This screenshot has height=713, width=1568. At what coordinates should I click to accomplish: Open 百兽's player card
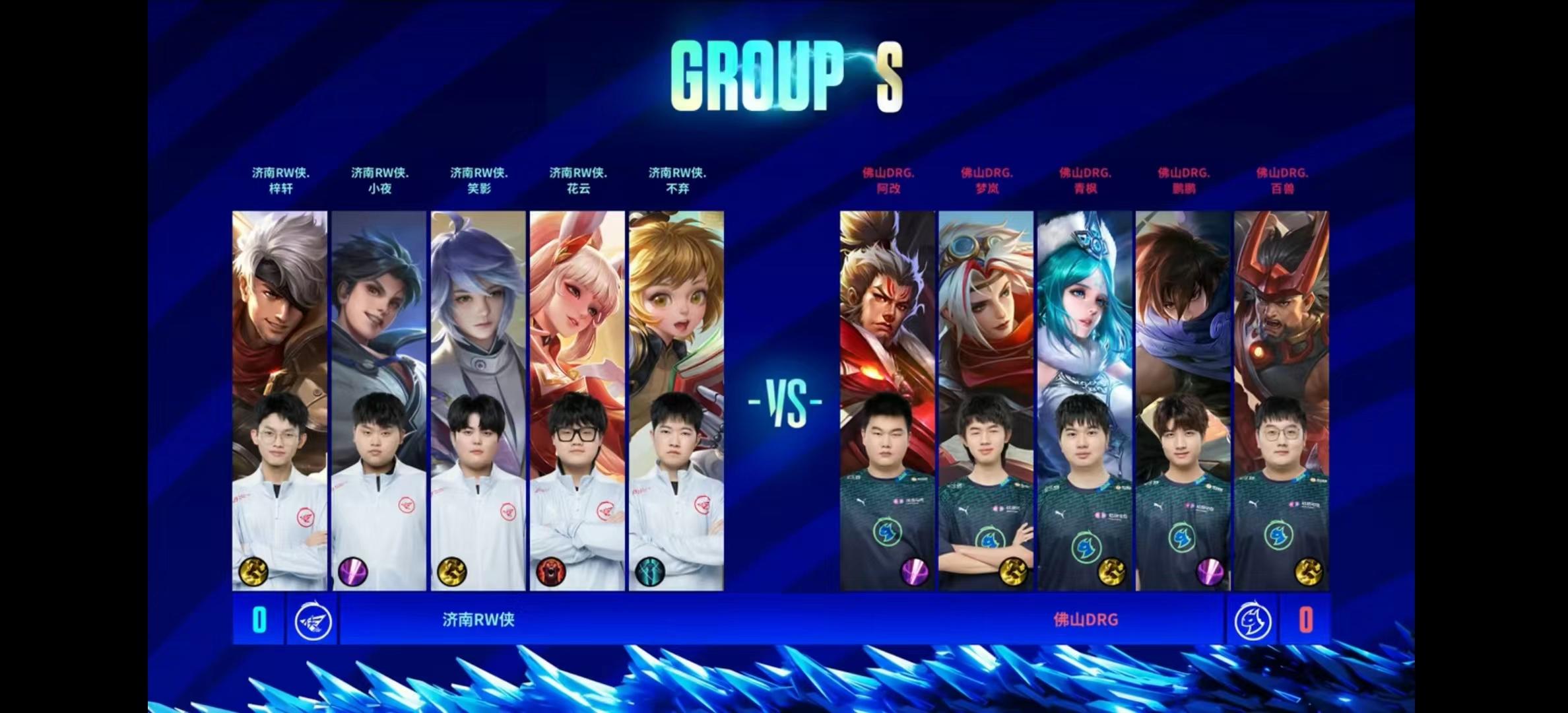(x=1282, y=399)
